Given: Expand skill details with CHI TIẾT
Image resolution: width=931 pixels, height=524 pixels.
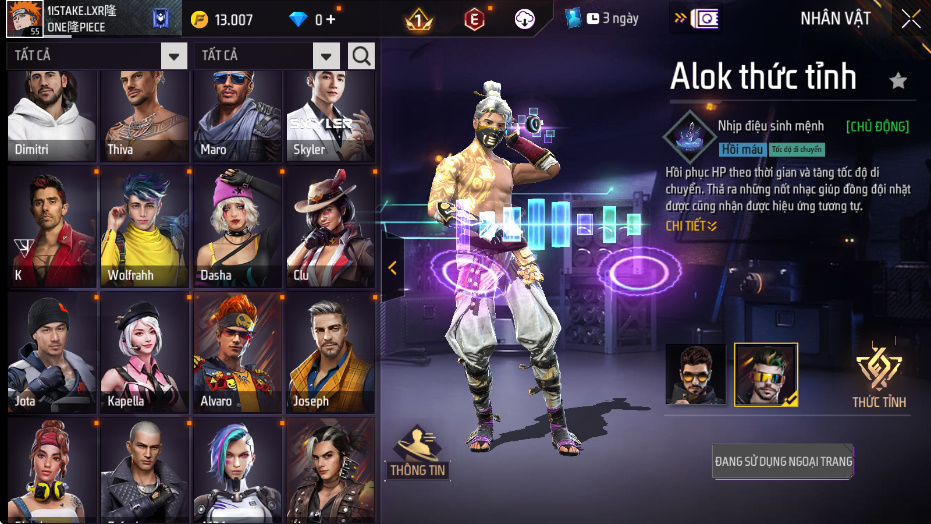Looking at the screenshot, I should [692, 226].
